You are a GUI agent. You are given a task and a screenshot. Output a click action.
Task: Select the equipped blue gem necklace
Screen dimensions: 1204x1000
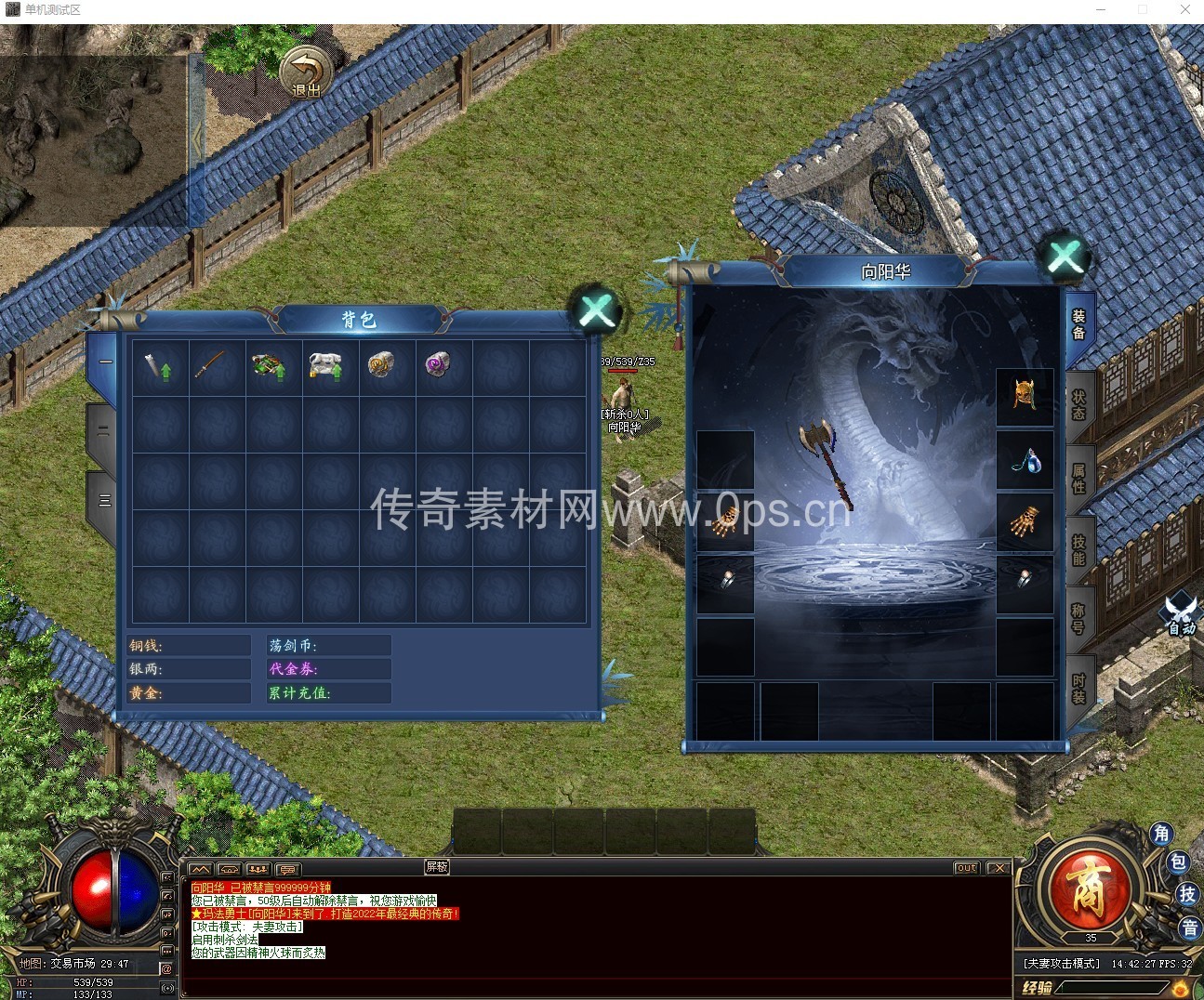tap(1025, 460)
